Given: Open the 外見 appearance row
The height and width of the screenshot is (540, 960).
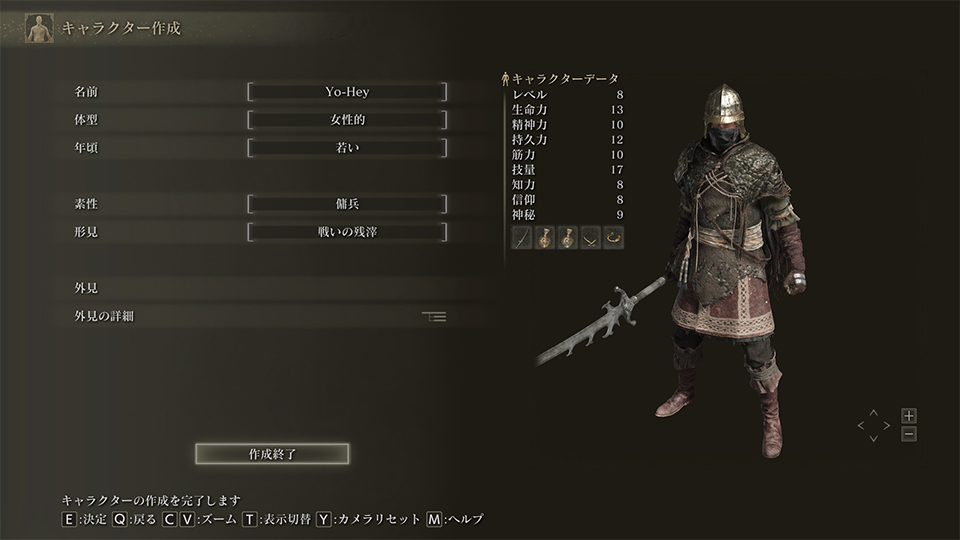Looking at the screenshot, I should pyautogui.click(x=260, y=288).
